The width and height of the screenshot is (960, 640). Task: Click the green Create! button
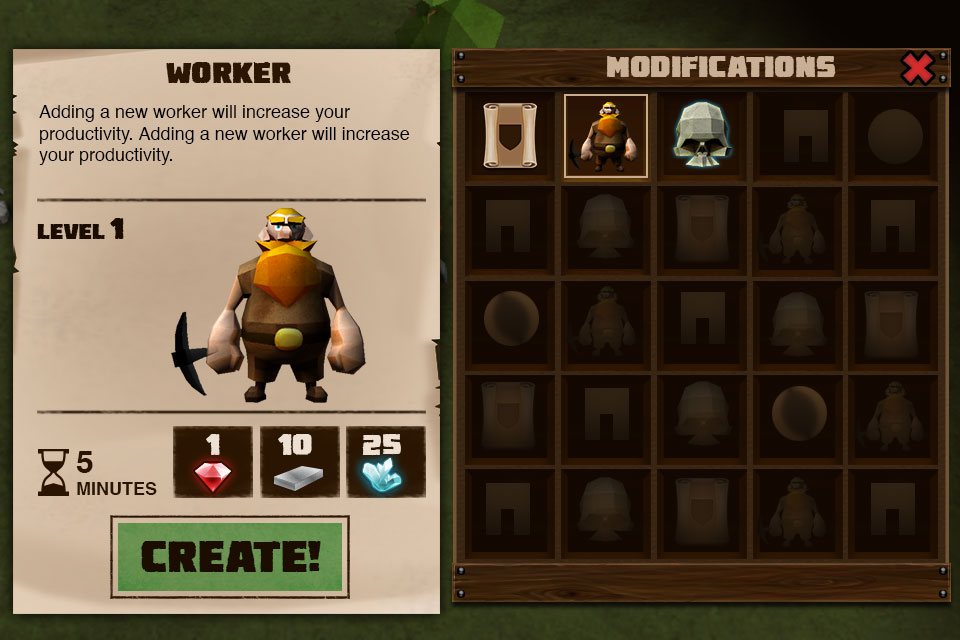(x=230, y=556)
